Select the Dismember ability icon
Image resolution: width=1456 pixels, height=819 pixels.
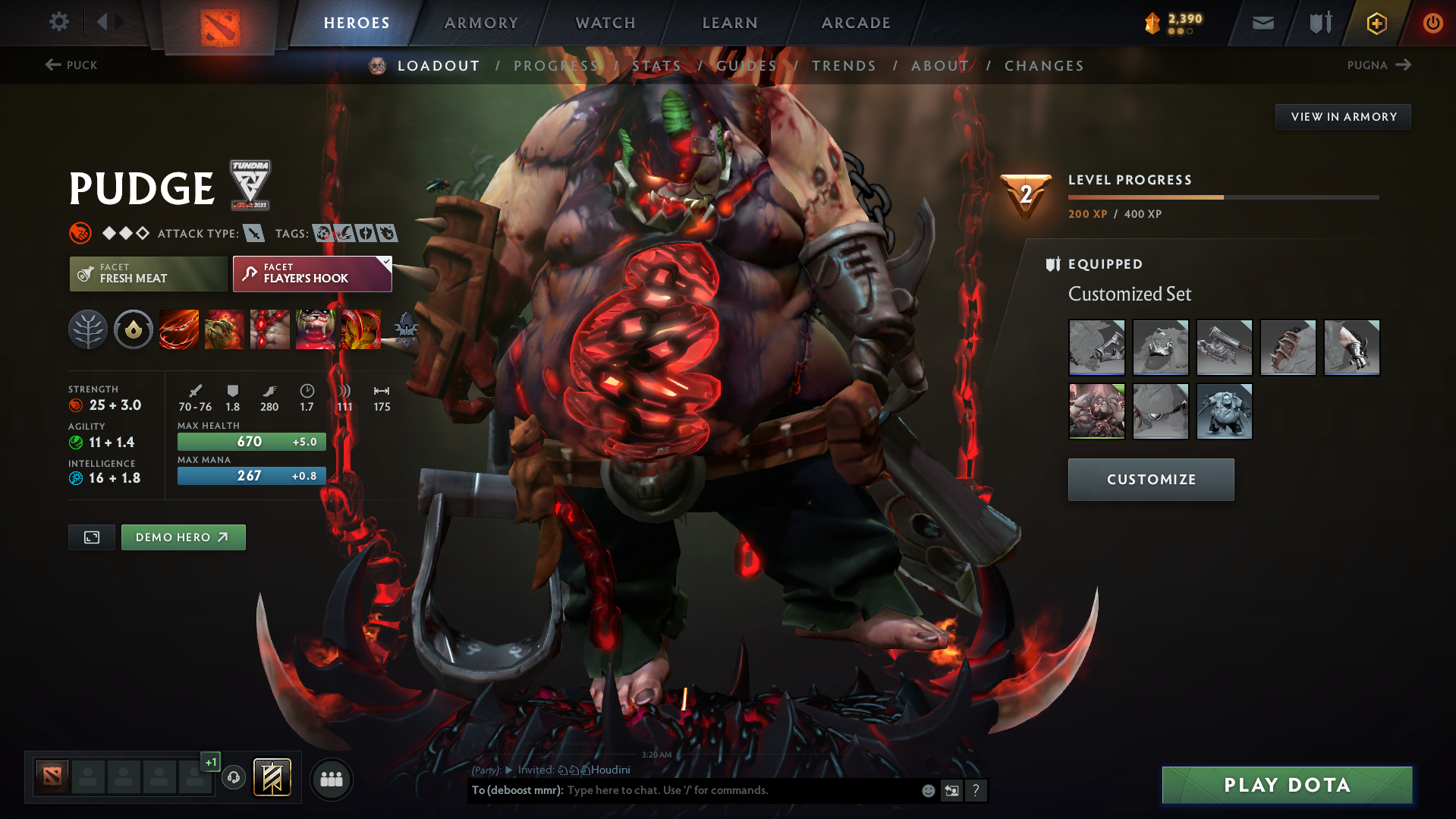[316, 329]
